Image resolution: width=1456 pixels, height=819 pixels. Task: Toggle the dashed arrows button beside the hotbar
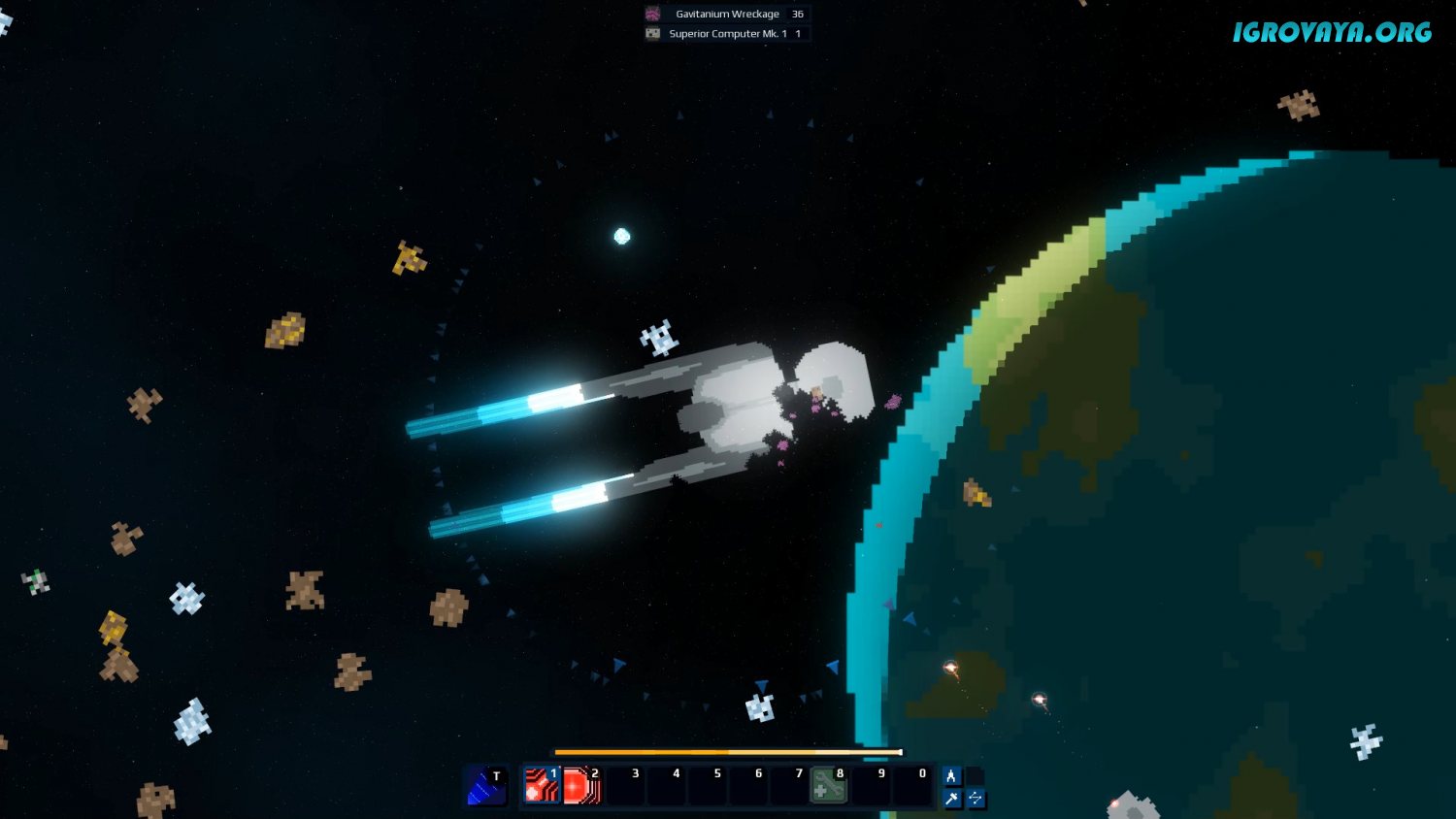[x=976, y=799]
